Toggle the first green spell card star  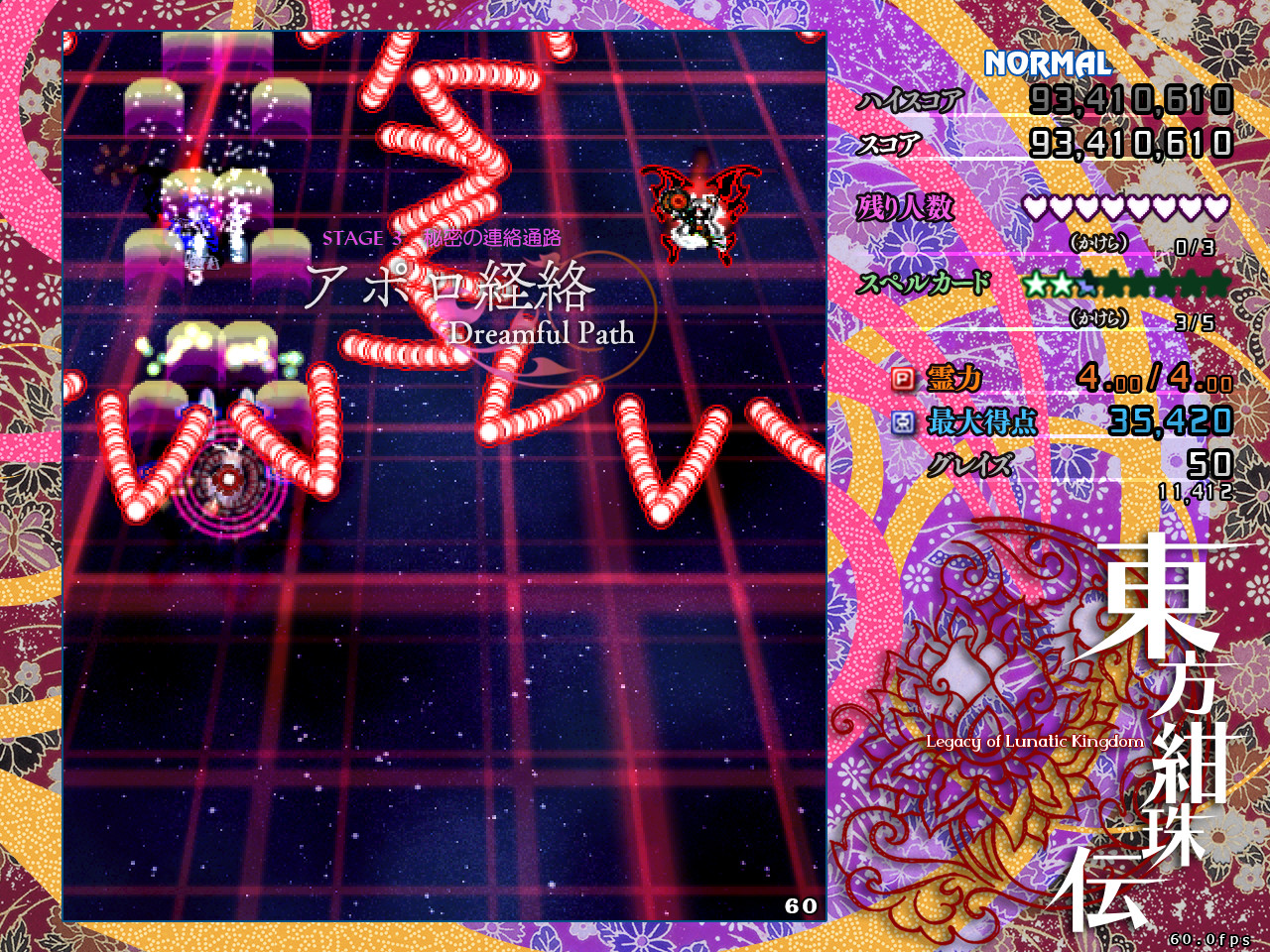click(x=1036, y=285)
